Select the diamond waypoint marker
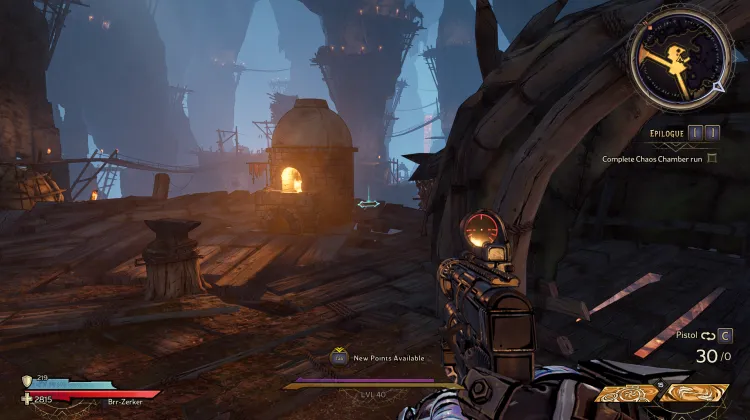 point(369,204)
